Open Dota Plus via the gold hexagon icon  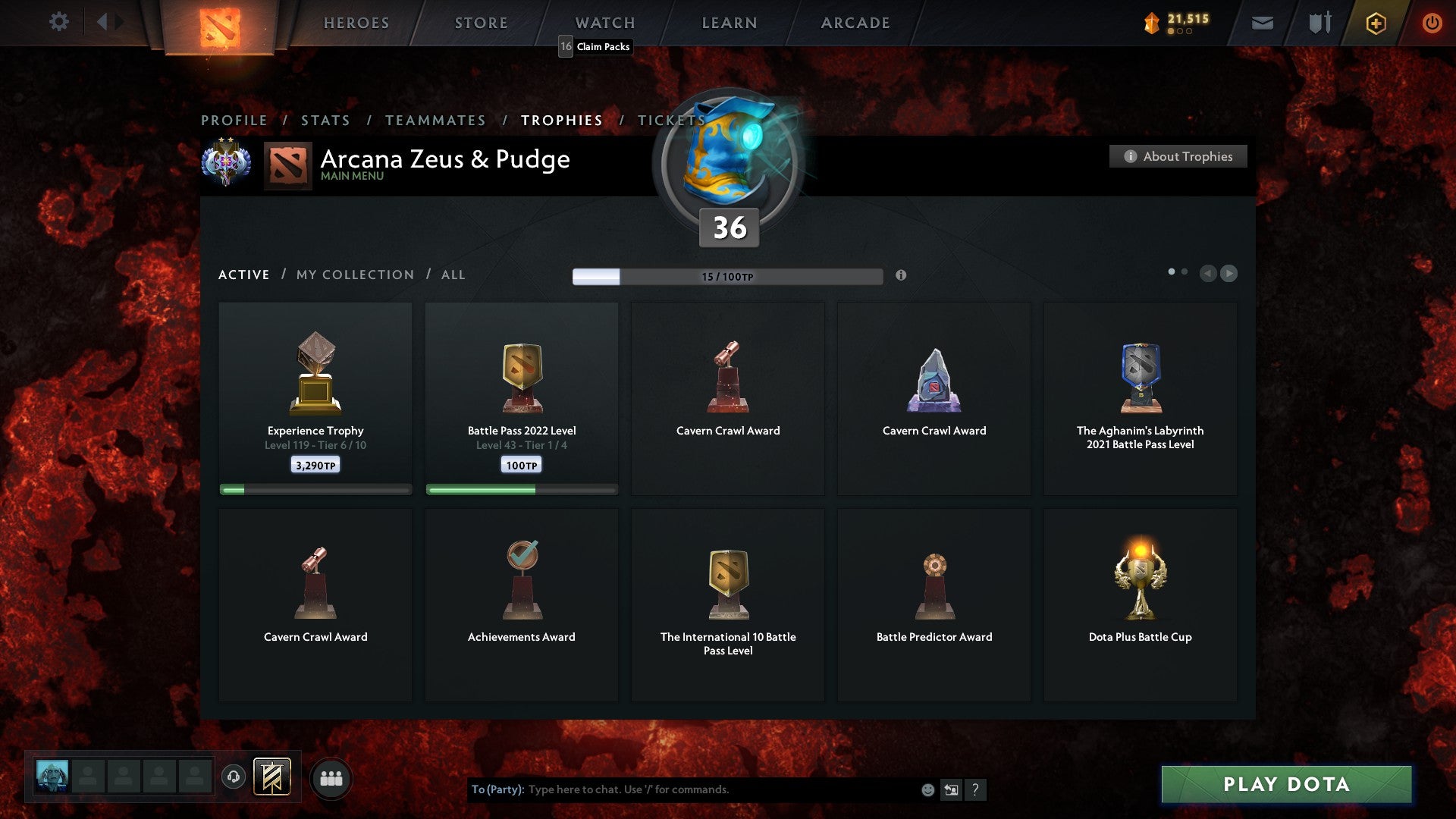coord(1376,23)
